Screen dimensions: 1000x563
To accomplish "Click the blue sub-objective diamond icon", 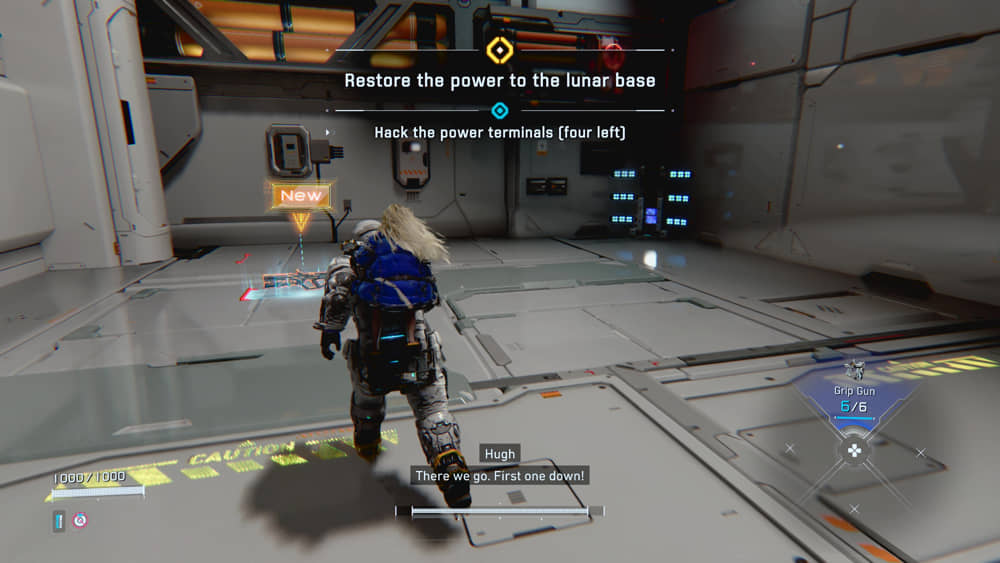I will (500, 110).
